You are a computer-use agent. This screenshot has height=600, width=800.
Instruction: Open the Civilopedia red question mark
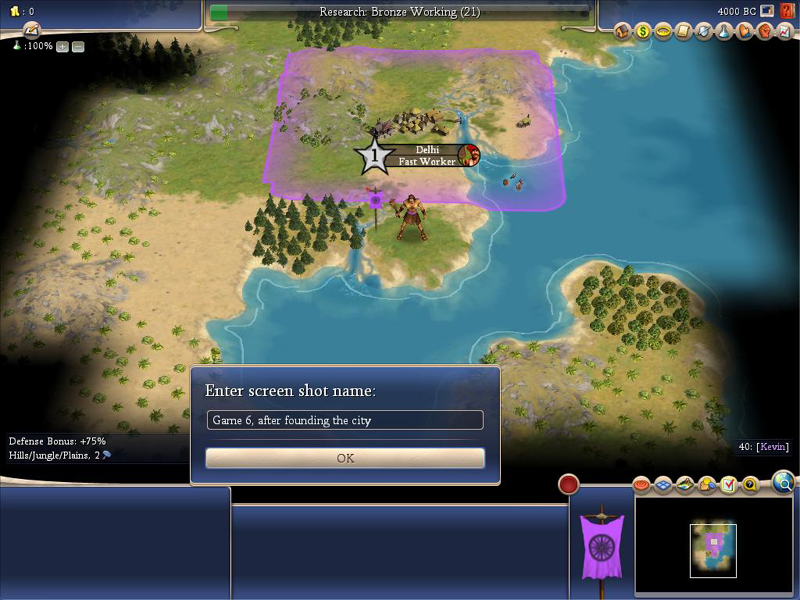[787, 11]
